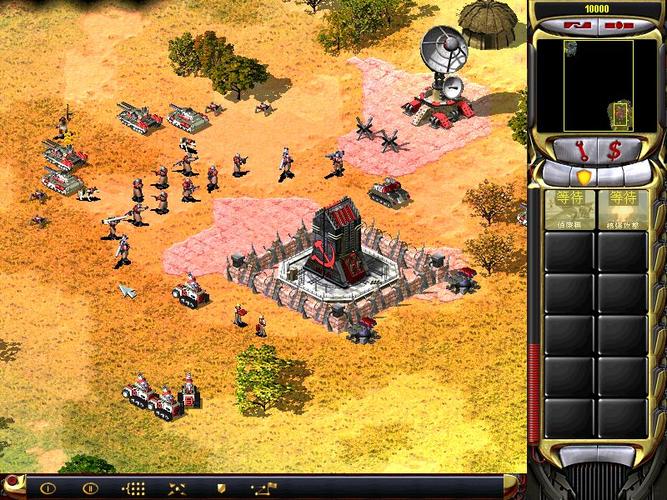Choose the team I button
Screen dimensions: 667x500
click(x=46, y=489)
